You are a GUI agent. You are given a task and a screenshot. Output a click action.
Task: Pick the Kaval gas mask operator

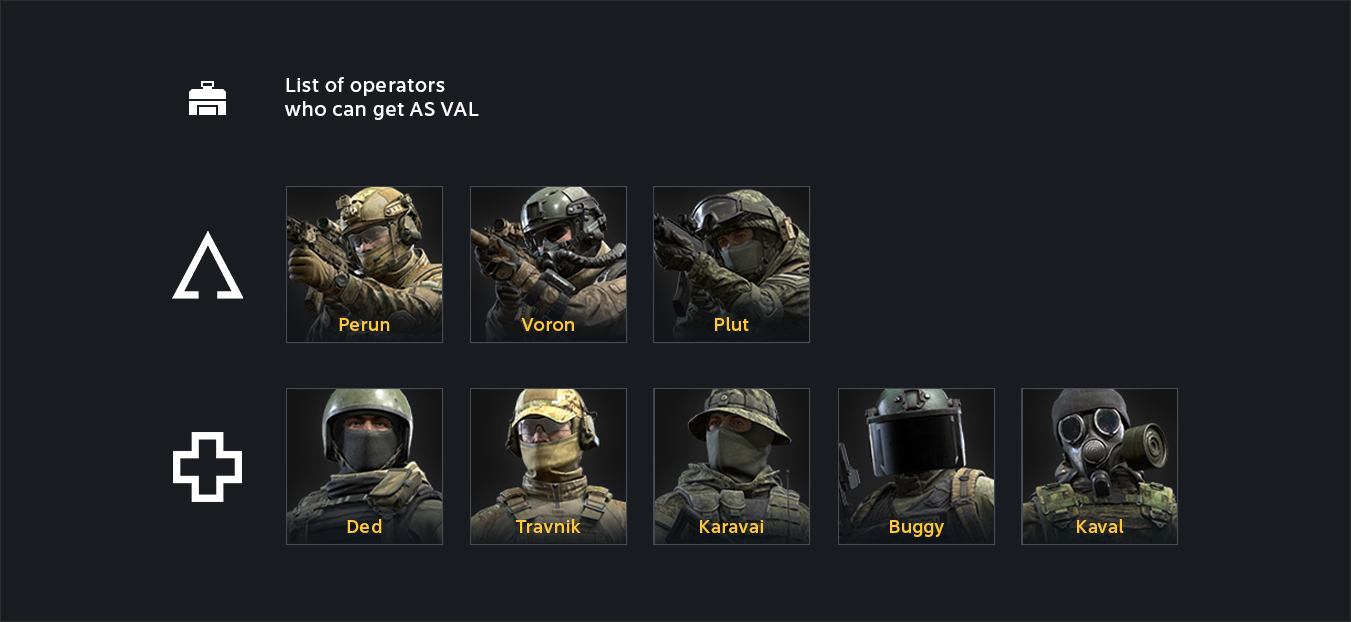(1099, 466)
